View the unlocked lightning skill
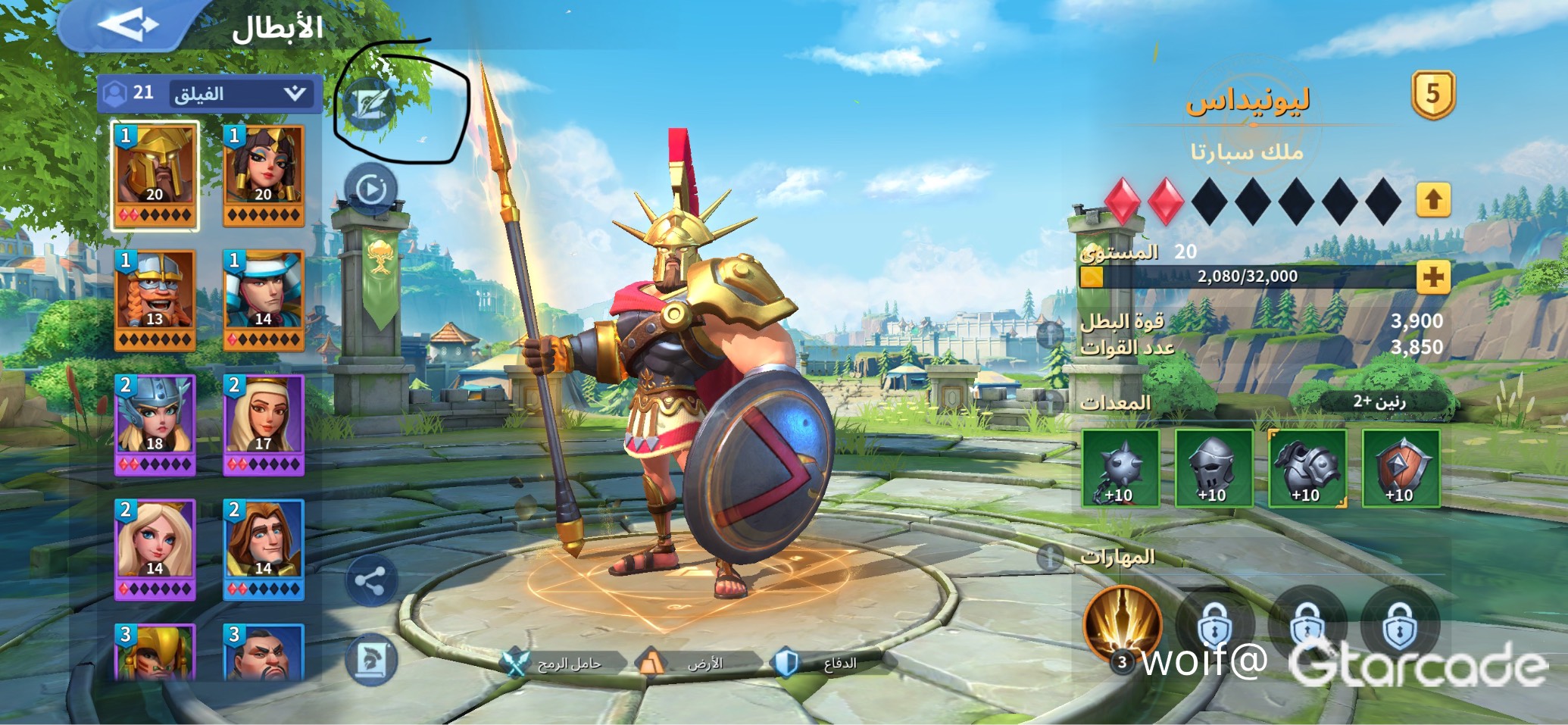The width and height of the screenshot is (1568, 725). [1123, 623]
